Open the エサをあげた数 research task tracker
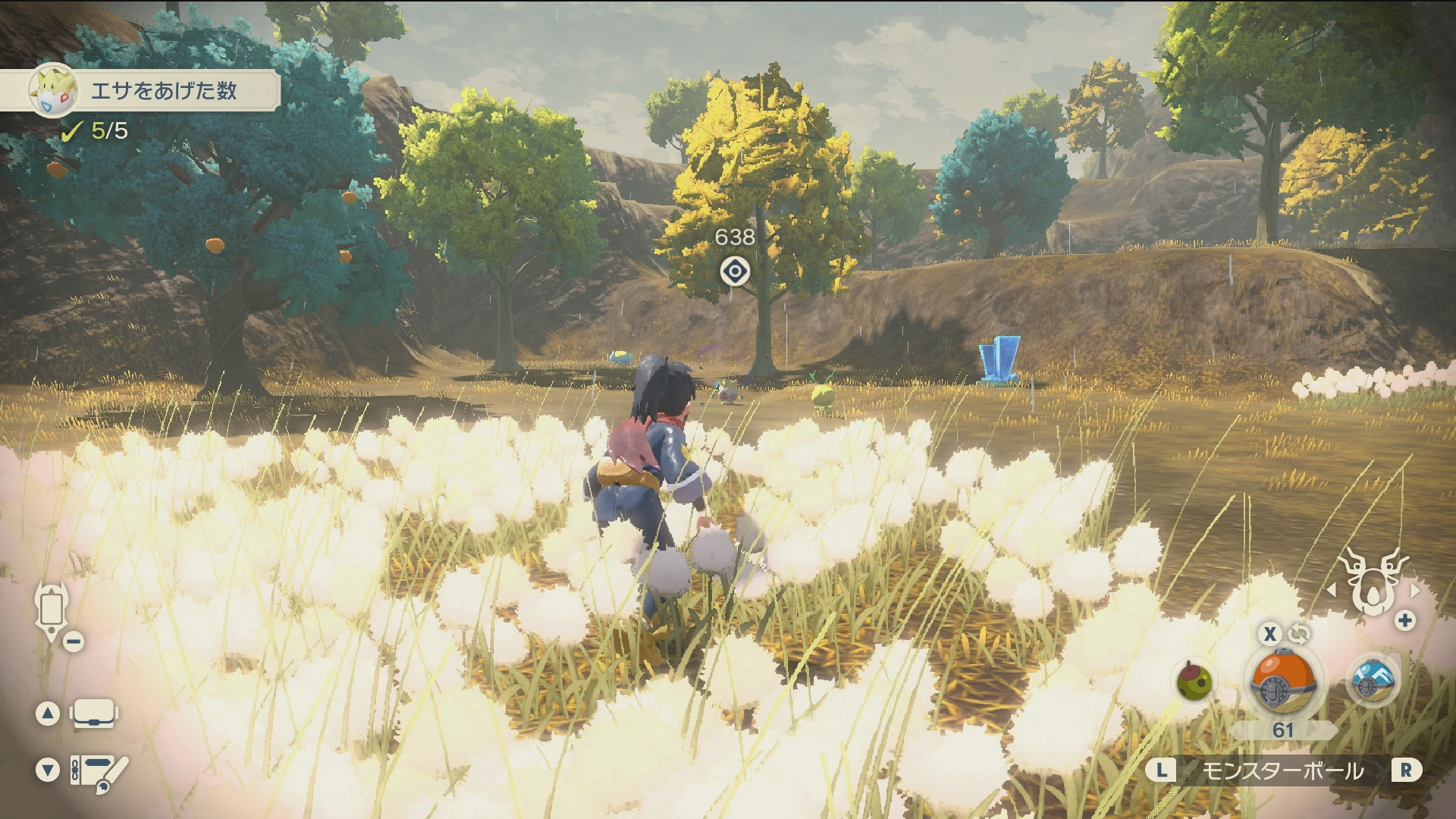The image size is (1456, 819). [x=163, y=91]
